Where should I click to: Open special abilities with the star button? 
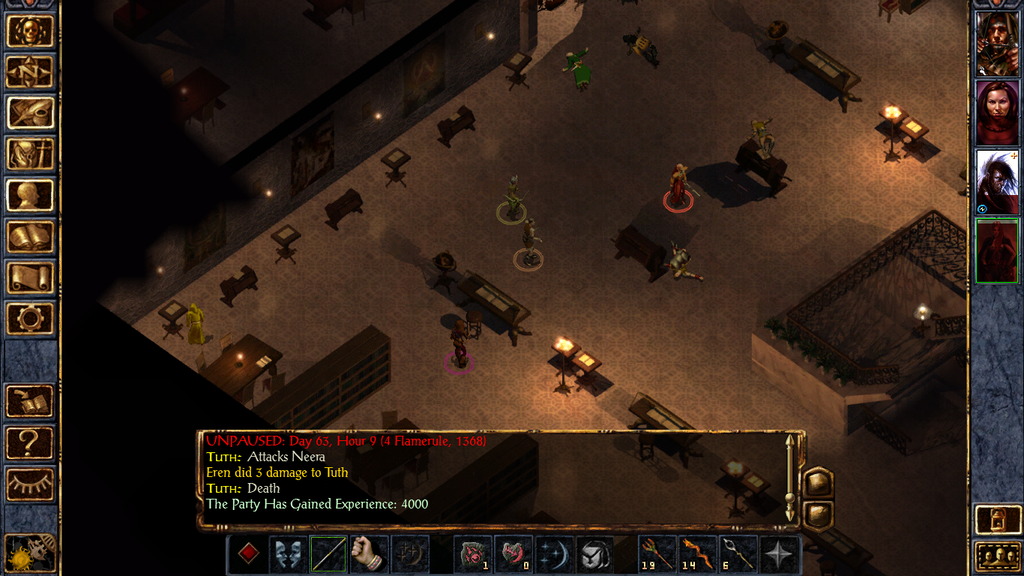coord(779,554)
